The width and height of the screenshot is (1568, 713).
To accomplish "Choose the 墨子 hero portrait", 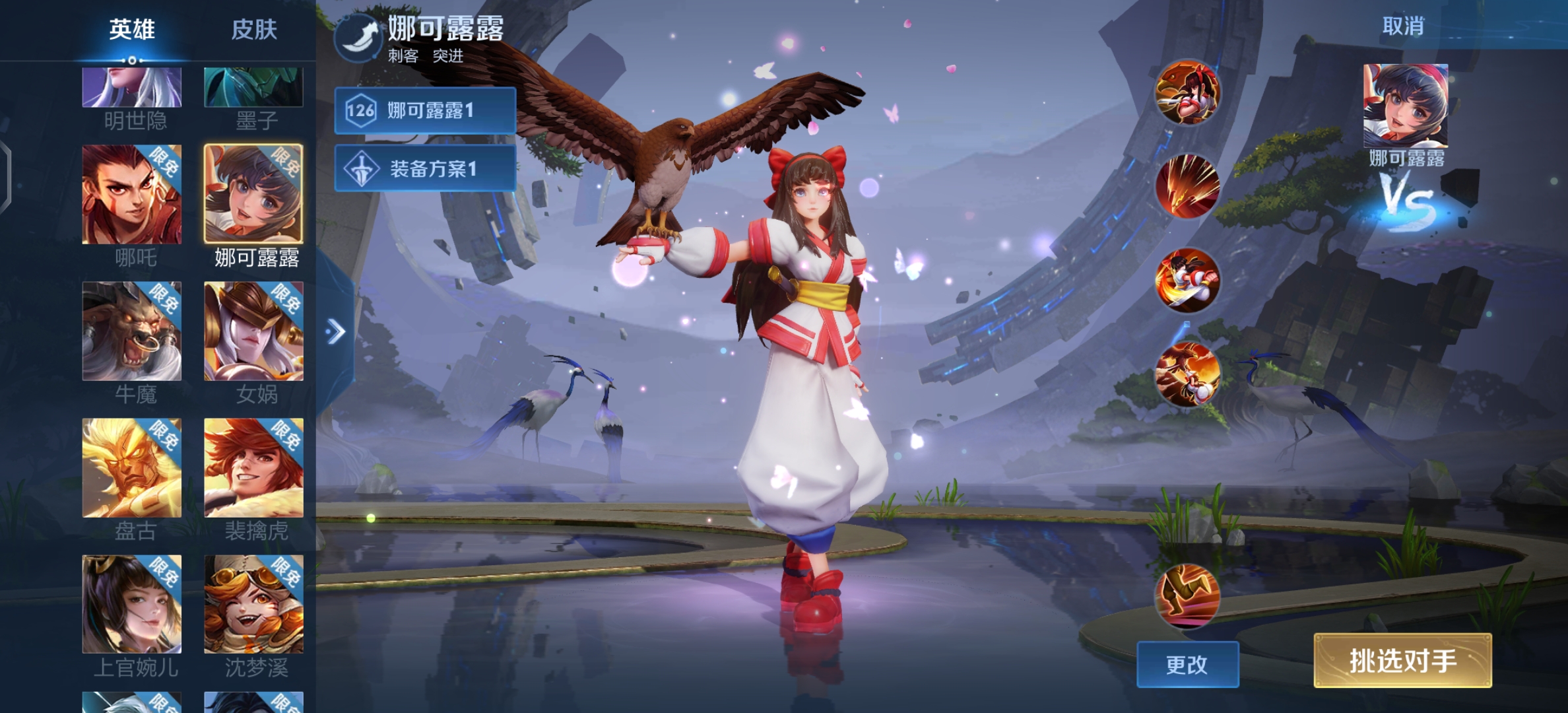I will (x=254, y=88).
